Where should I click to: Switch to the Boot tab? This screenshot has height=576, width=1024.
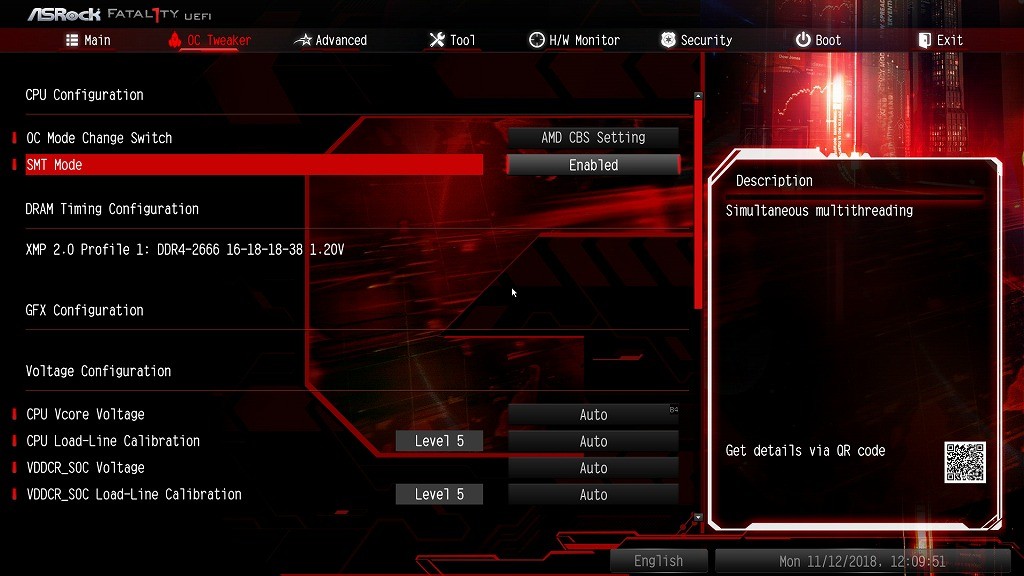click(x=818, y=40)
